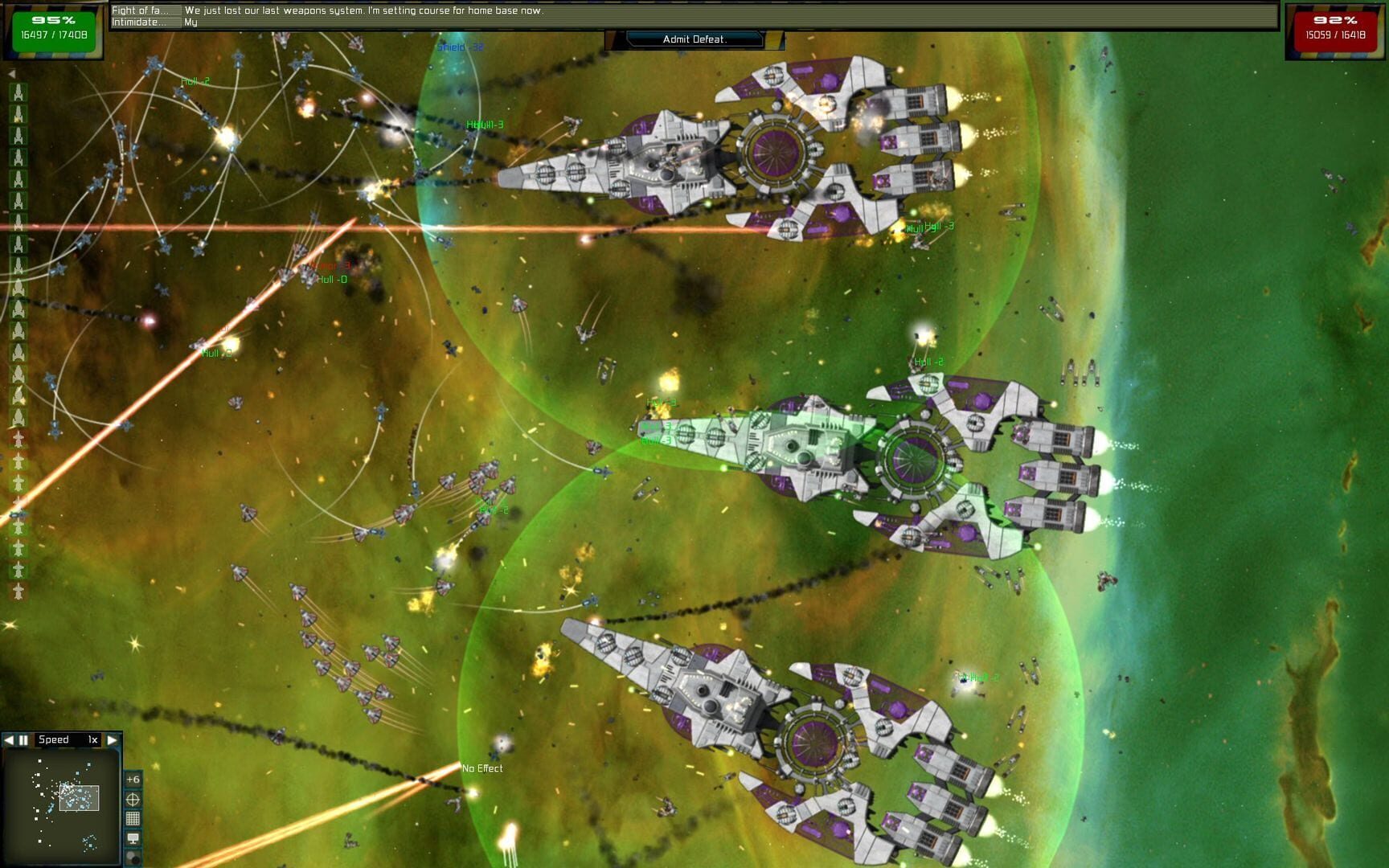Click the viewport rectangle inside the minimap

(x=79, y=797)
